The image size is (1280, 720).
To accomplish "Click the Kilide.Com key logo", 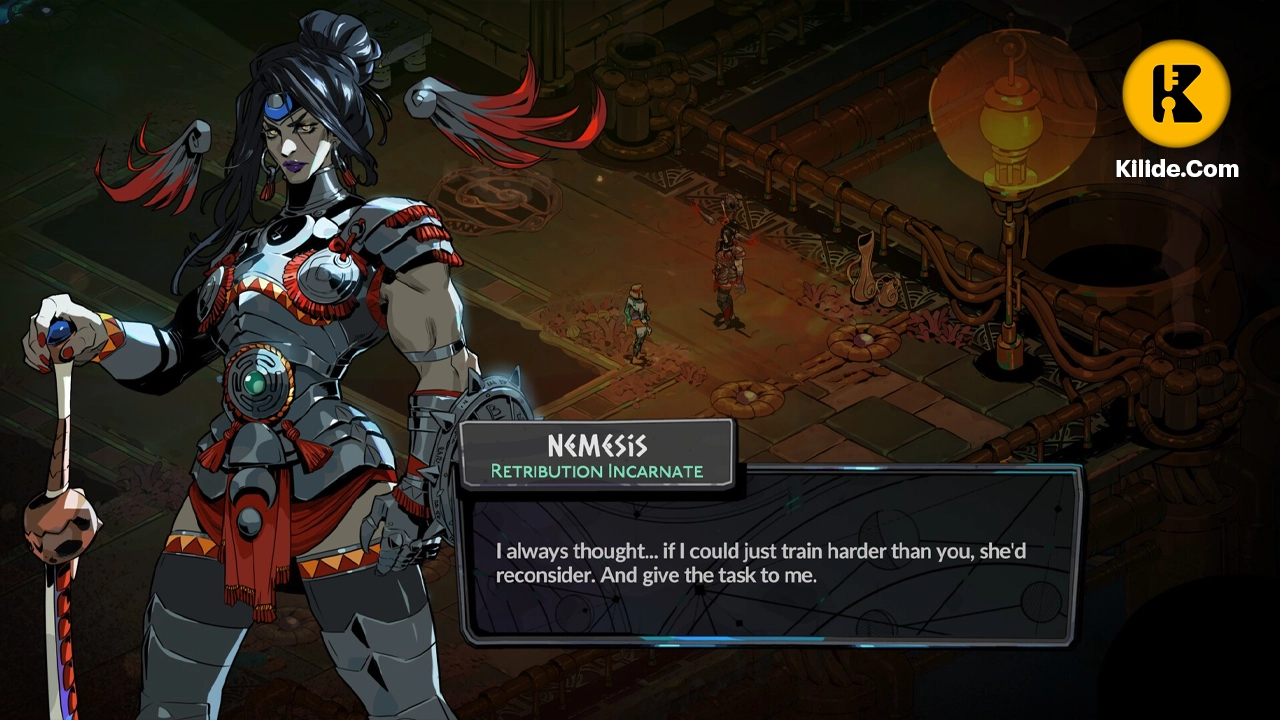I will (1176, 94).
